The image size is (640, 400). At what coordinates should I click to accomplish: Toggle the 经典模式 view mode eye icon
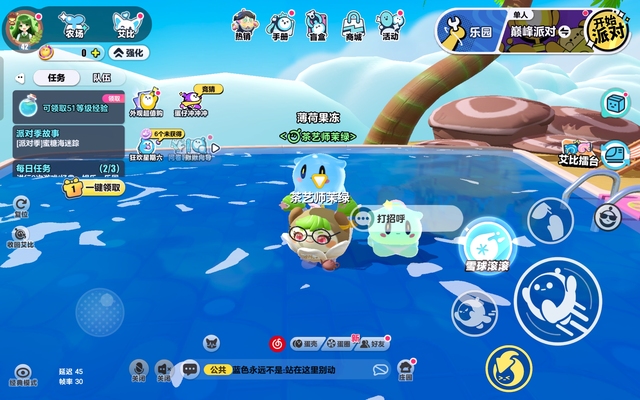click(x=21, y=372)
